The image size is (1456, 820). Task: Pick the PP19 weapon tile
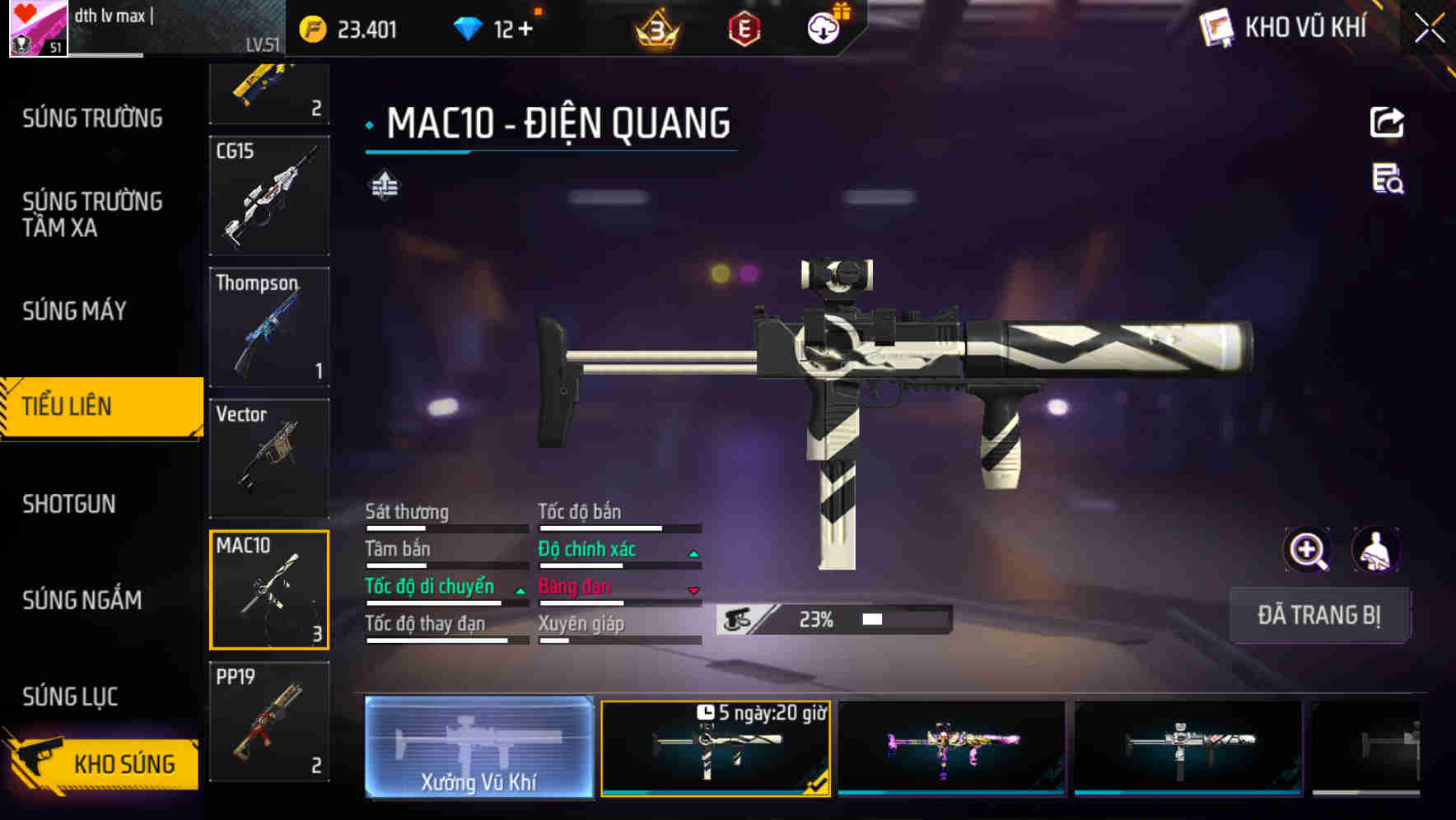click(269, 721)
